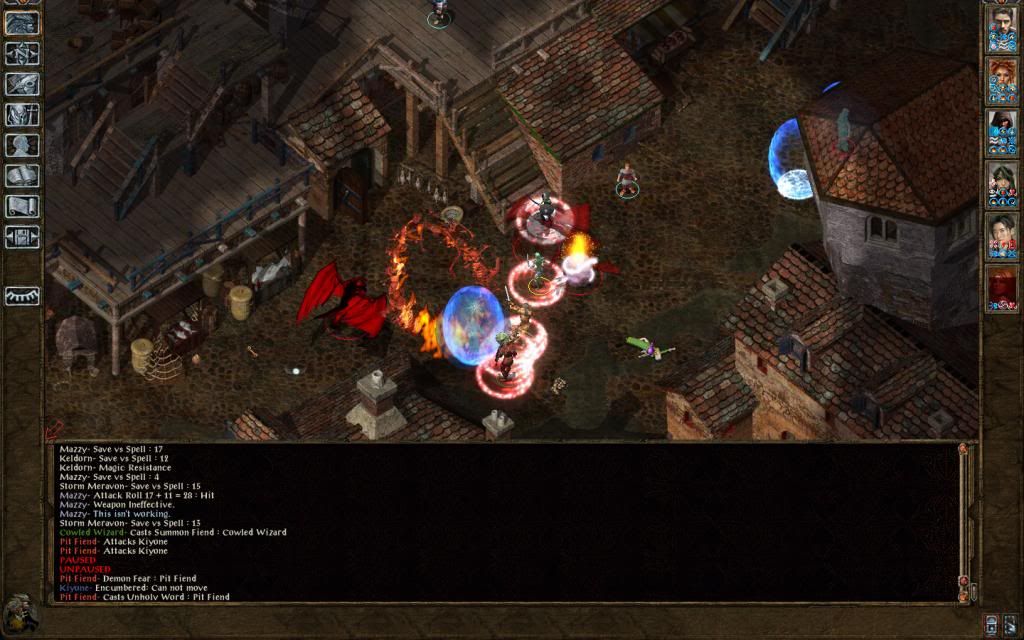
Task: Choose the hooded character's portrait
Action: pos(1002,133)
